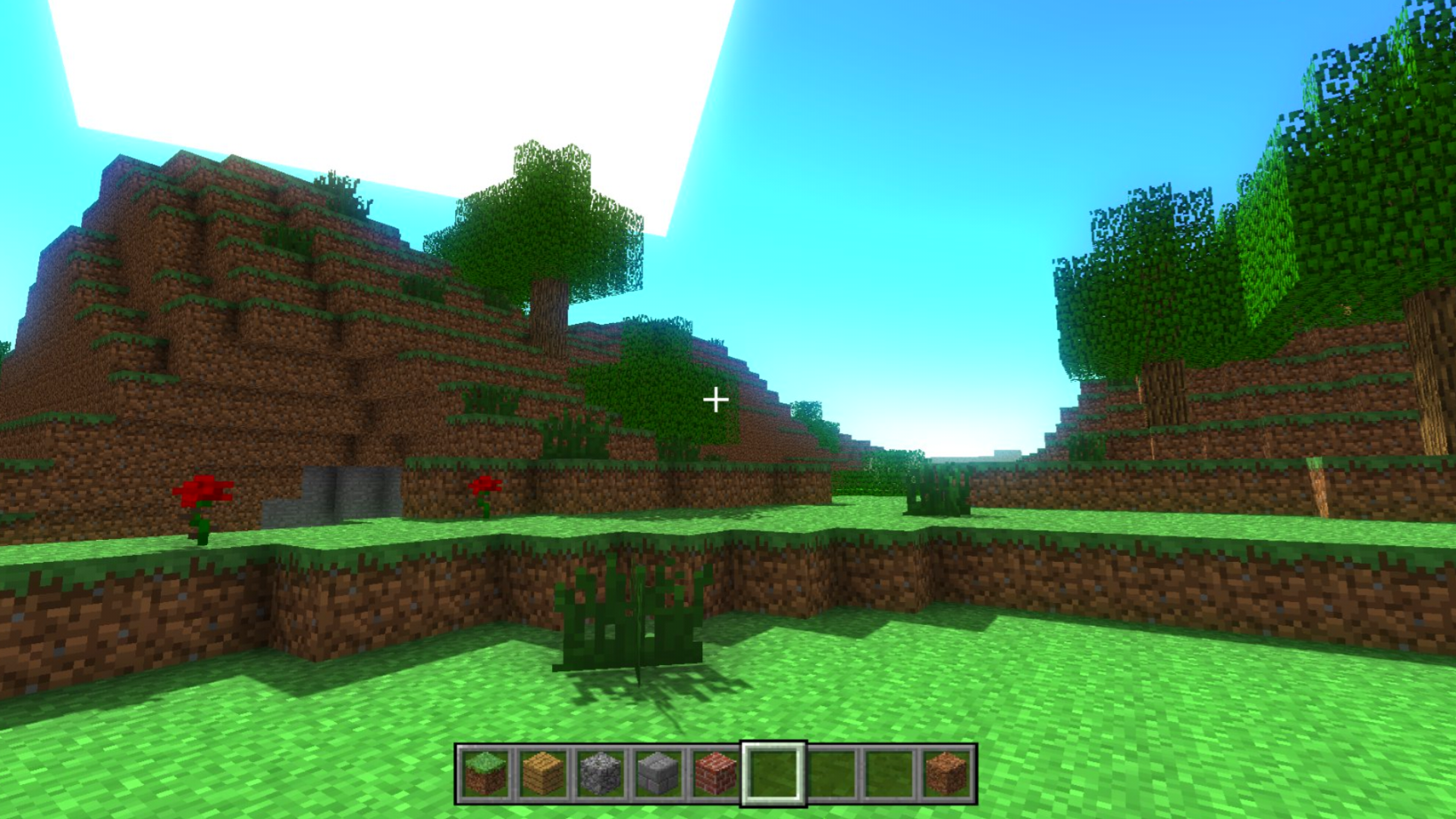Click the tall grass tuft in the foreground

coord(629,614)
